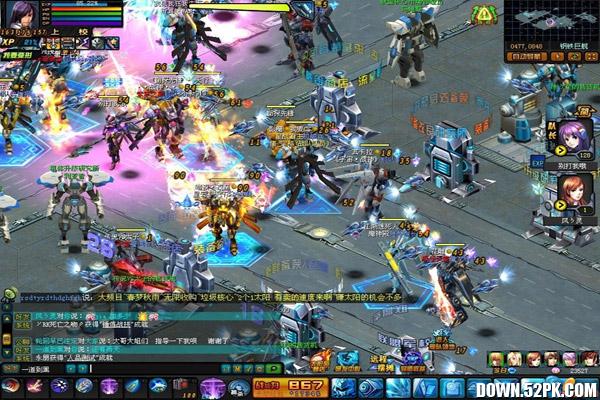The image size is (600, 400).
Task: Click the rightmost small button under the minimap
Action: [591, 57]
